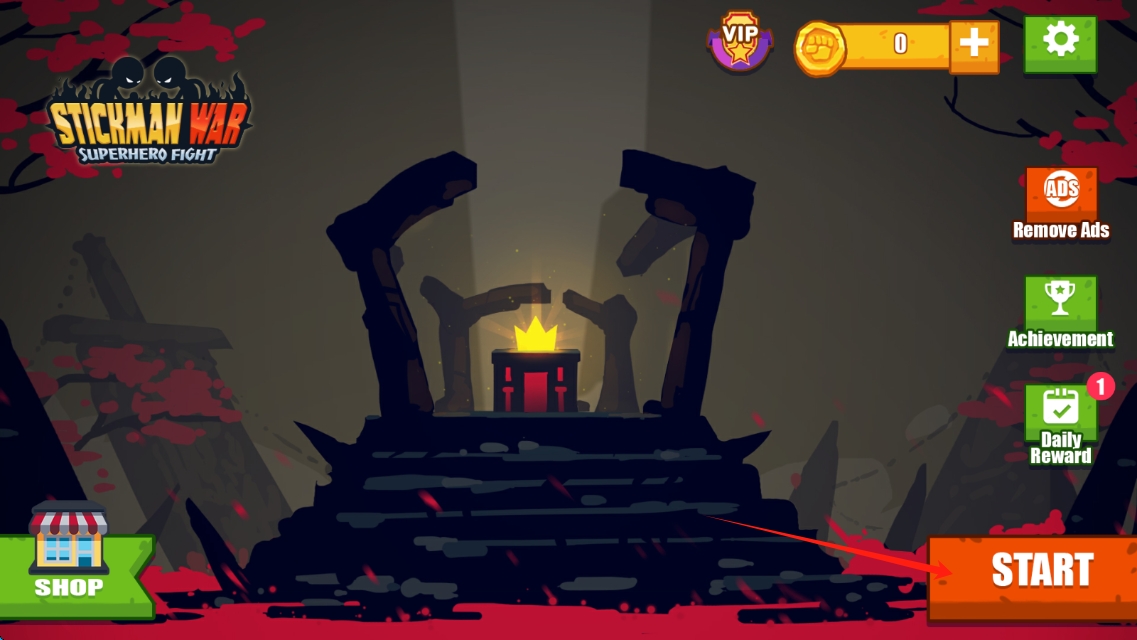Add coins with the plus button
Screen dimensions: 1137x640
[973, 45]
